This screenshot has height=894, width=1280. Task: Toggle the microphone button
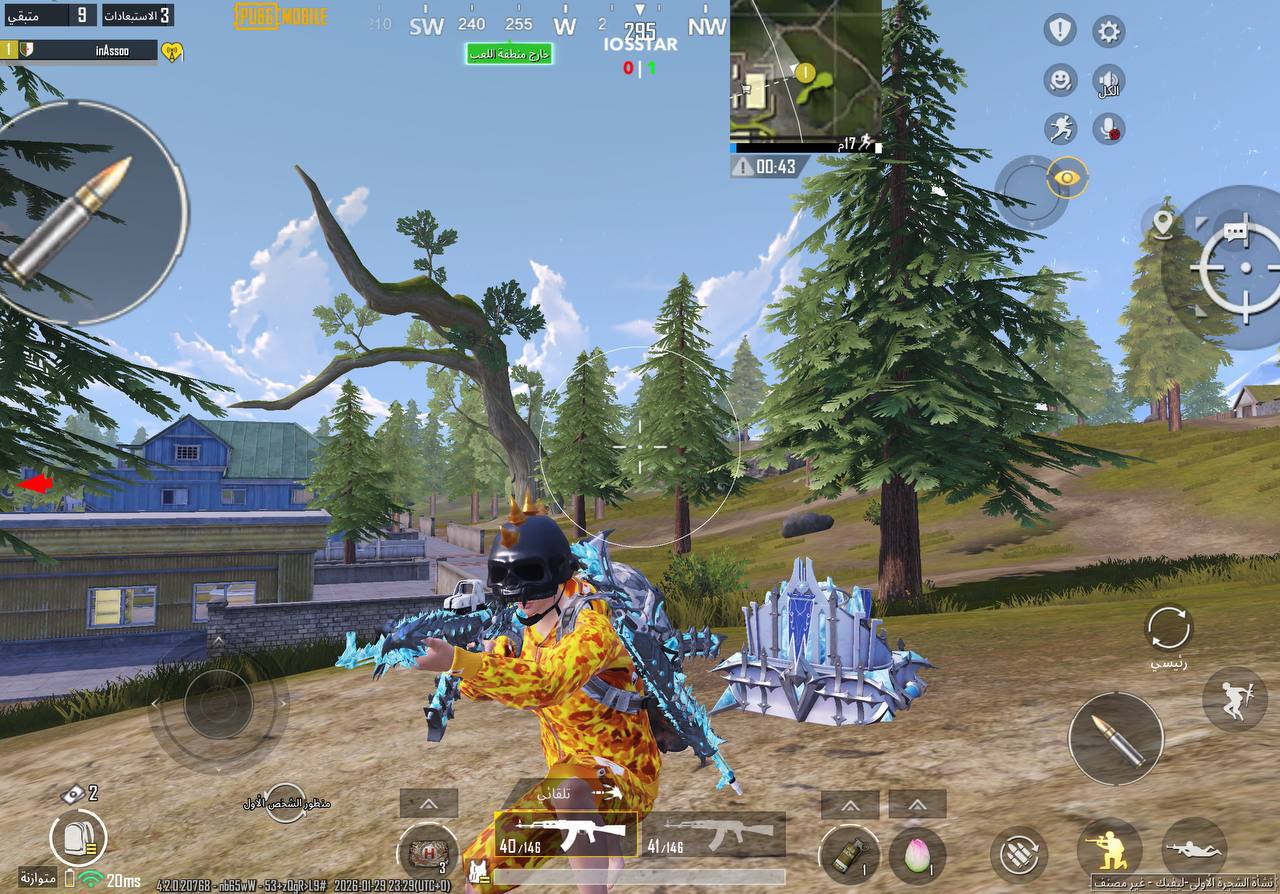coord(1109,128)
